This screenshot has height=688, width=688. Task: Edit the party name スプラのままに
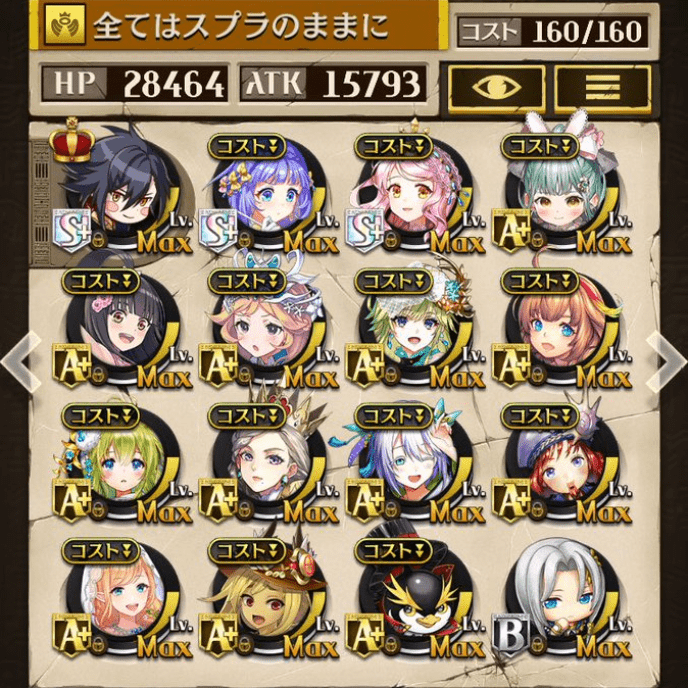[x=240, y=25]
